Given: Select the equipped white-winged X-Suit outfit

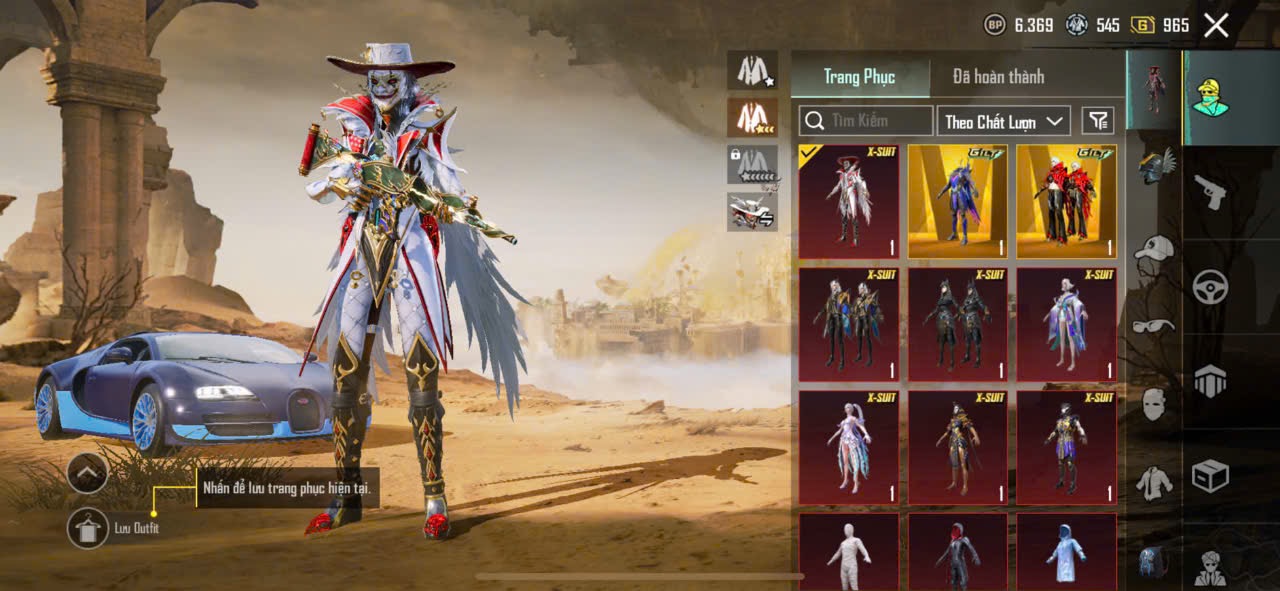Looking at the screenshot, I should pyautogui.click(x=848, y=202).
